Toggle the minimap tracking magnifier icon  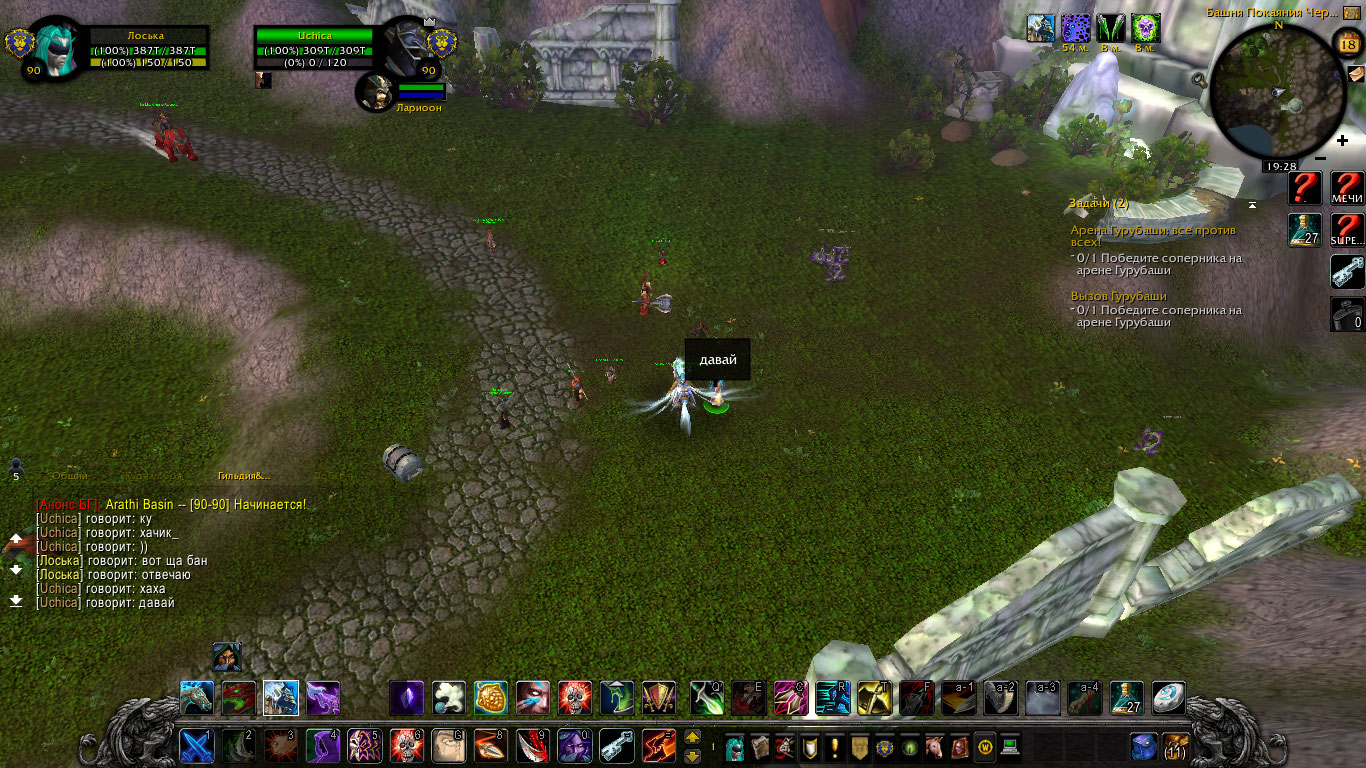[x=1201, y=79]
